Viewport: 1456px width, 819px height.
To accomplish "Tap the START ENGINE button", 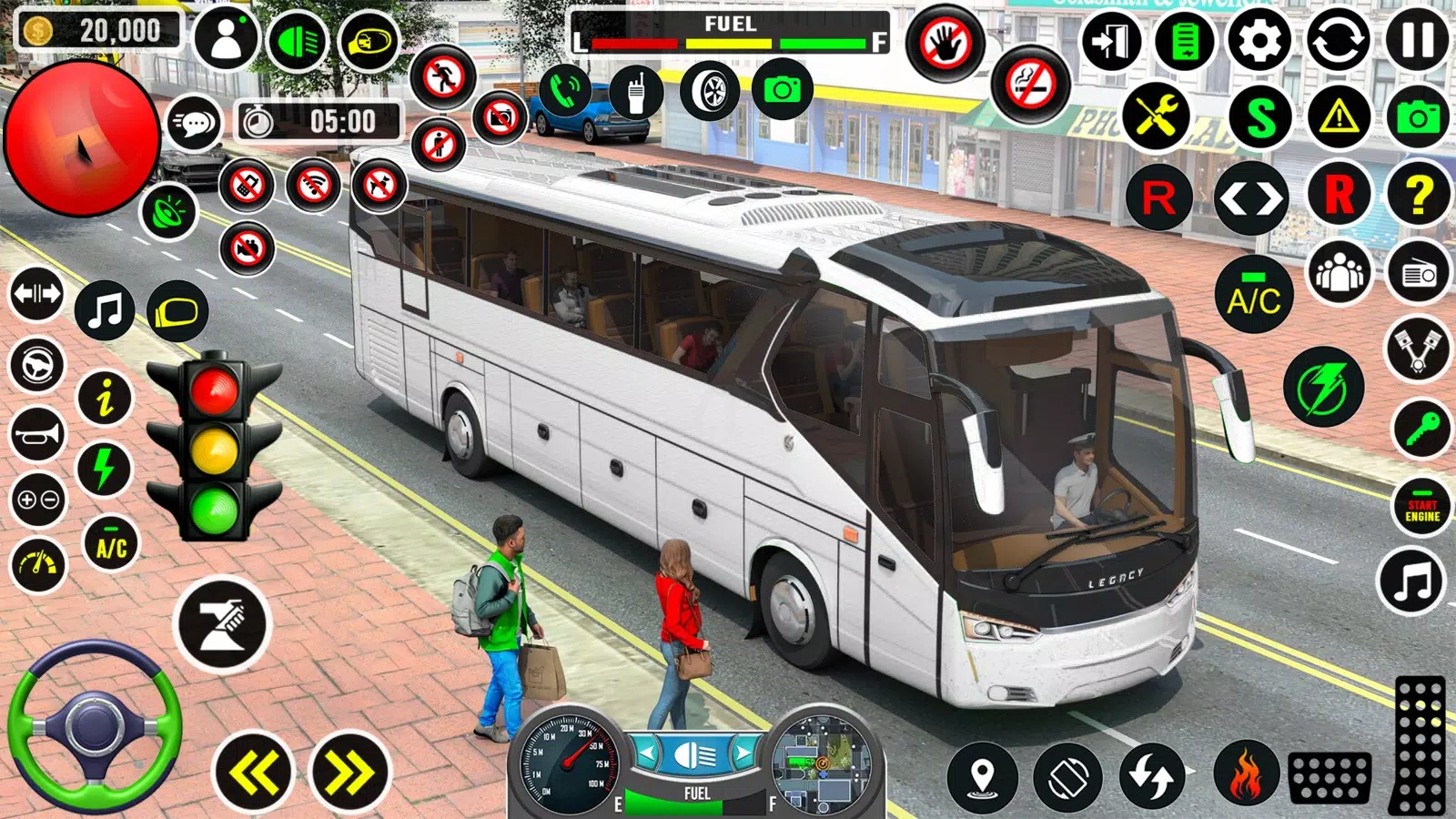I will [x=1421, y=511].
